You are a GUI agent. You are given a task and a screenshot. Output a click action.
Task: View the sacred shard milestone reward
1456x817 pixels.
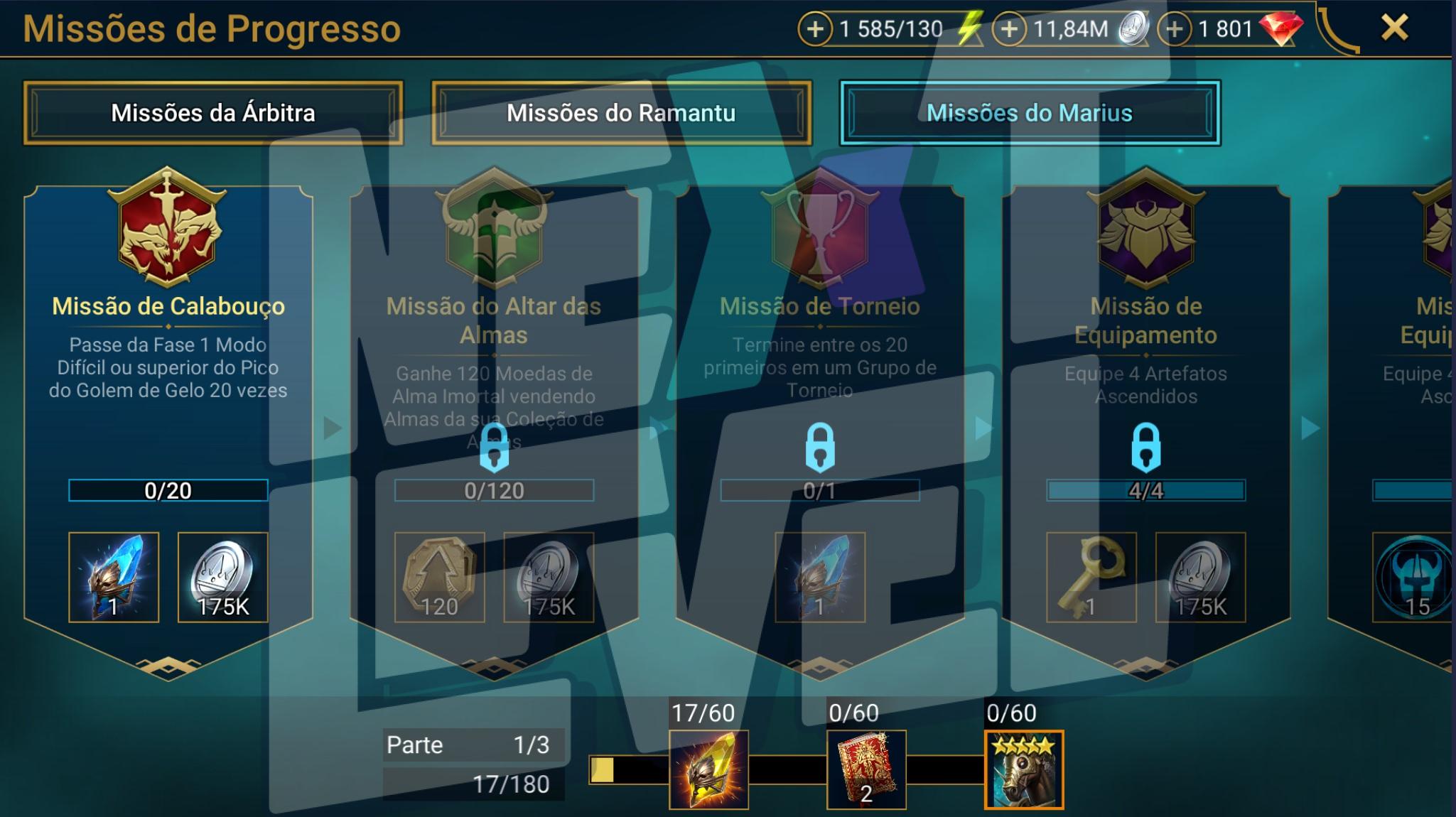(x=708, y=769)
